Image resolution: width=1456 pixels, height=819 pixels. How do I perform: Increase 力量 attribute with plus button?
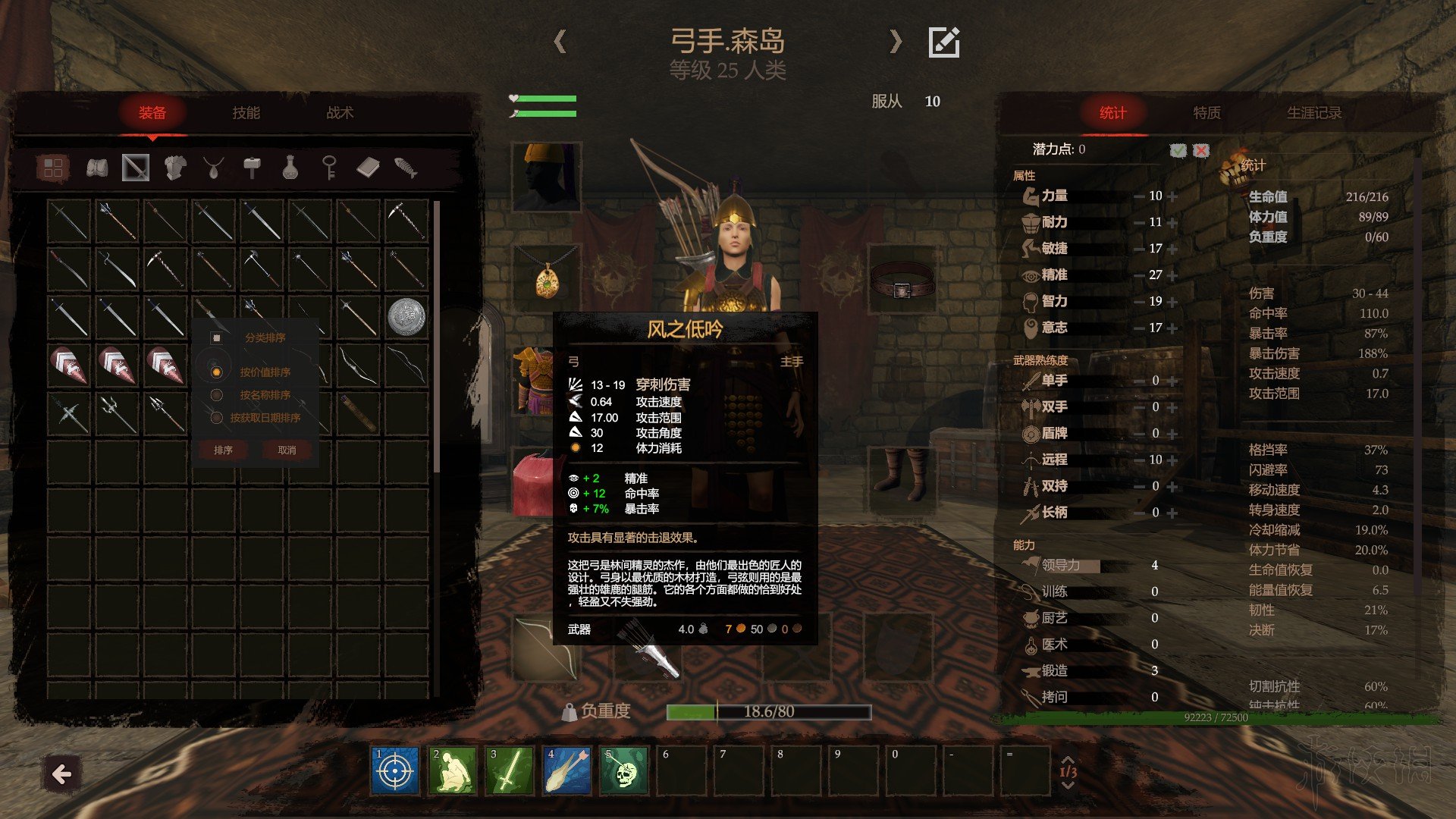coord(1173,196)
